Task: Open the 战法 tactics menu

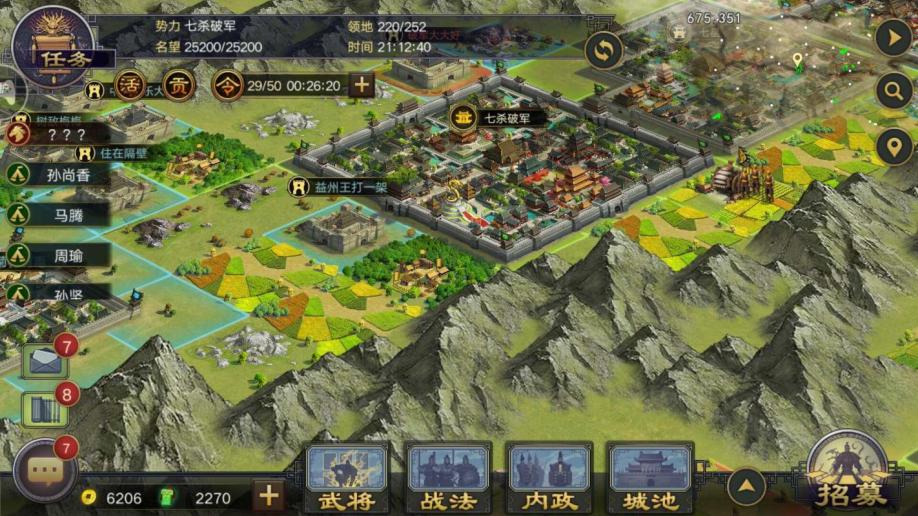Action: [448, 479]
